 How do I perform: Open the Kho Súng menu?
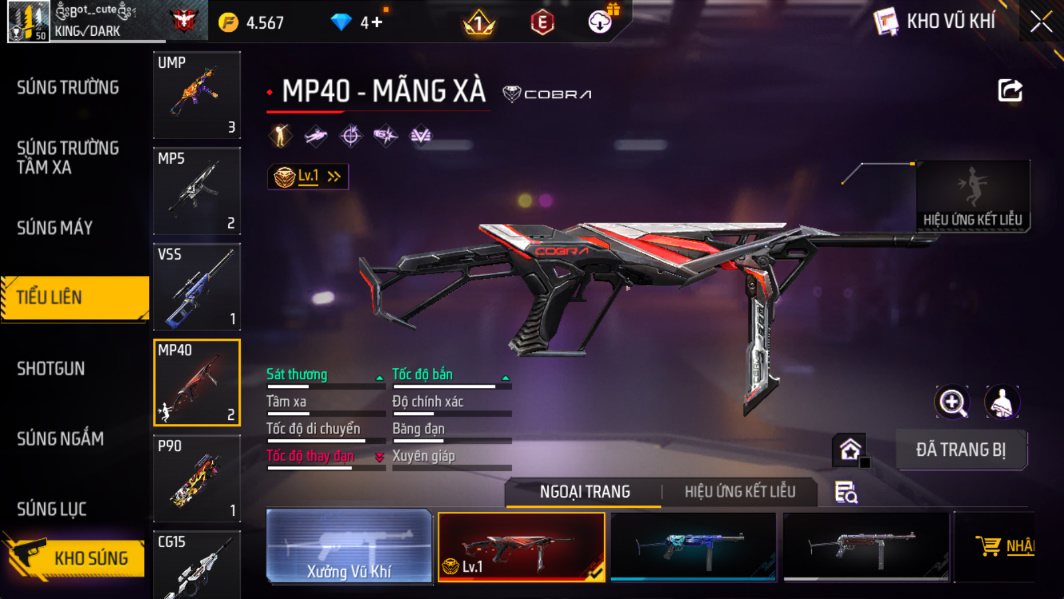tap(75, 558)
